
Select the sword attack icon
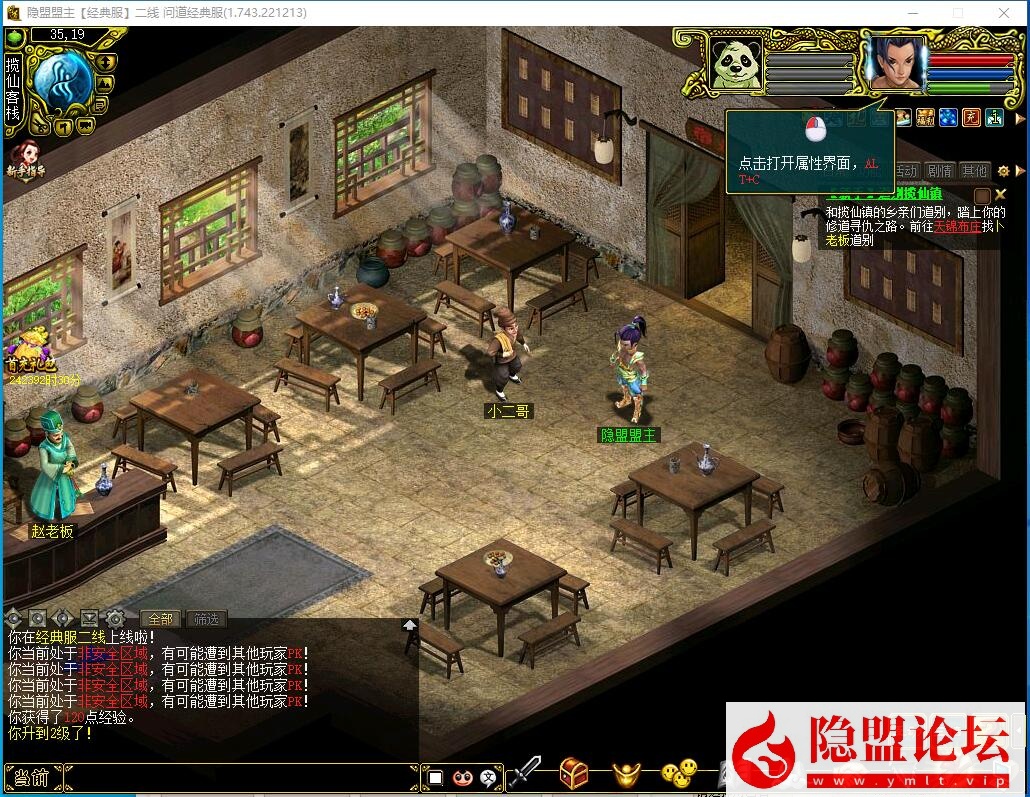coord(523,772)
